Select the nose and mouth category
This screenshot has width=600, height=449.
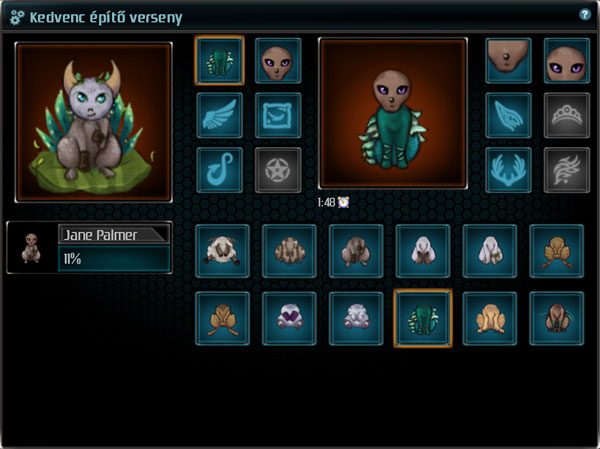(x=508, y=62)
